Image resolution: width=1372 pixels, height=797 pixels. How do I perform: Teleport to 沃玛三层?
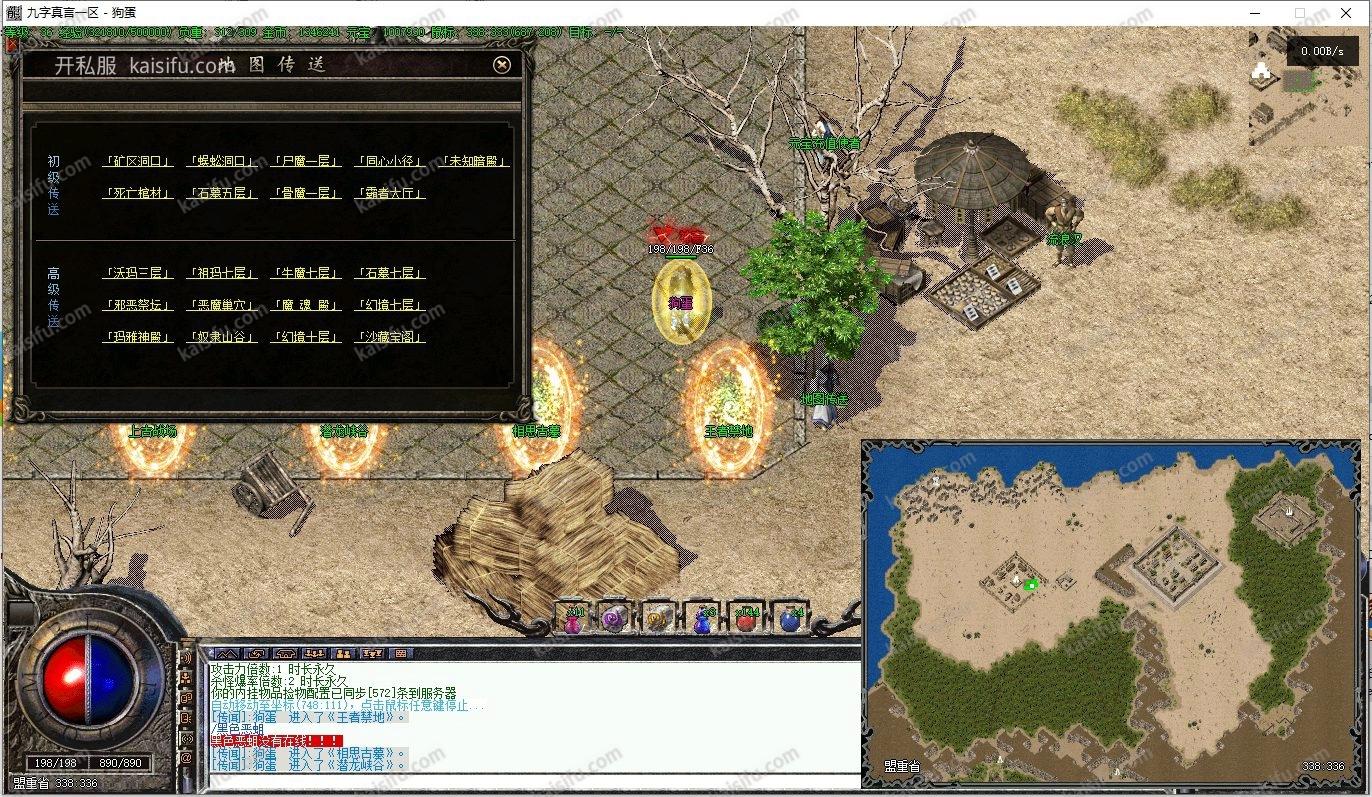click(x=138, y=273)
